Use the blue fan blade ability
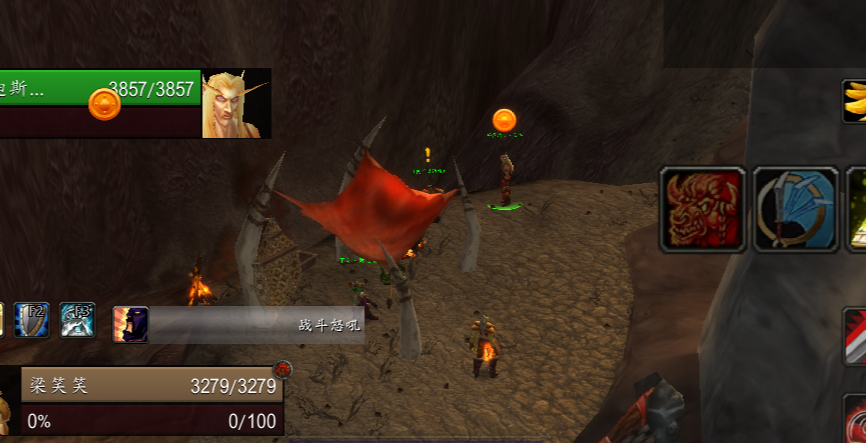Image resolution: width=866 pixels, height=443 pixels. tap(795, 208)
